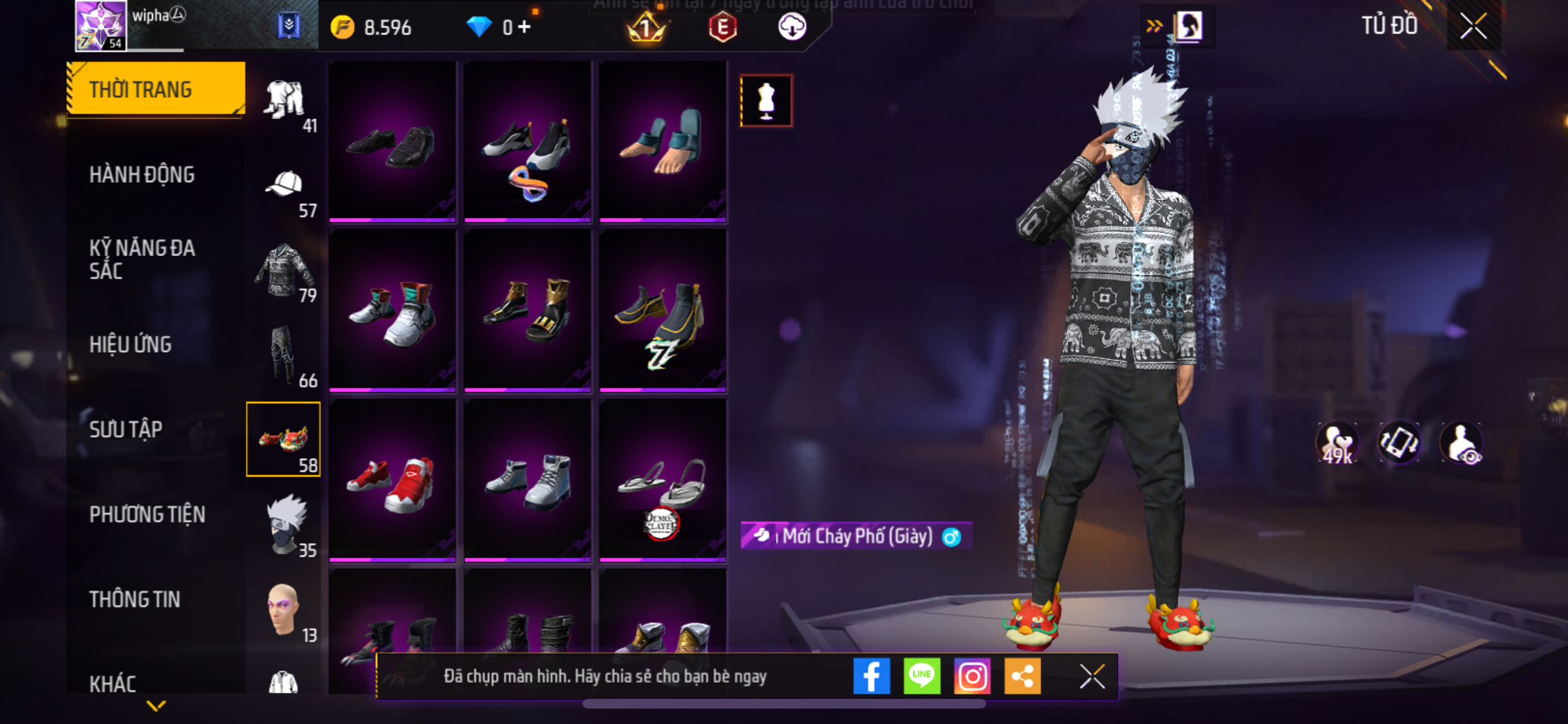This screenshot has width=1568, height=724.
Task: Switch to the HÀNH ĐỘNG tab
Action: (142, 174)
